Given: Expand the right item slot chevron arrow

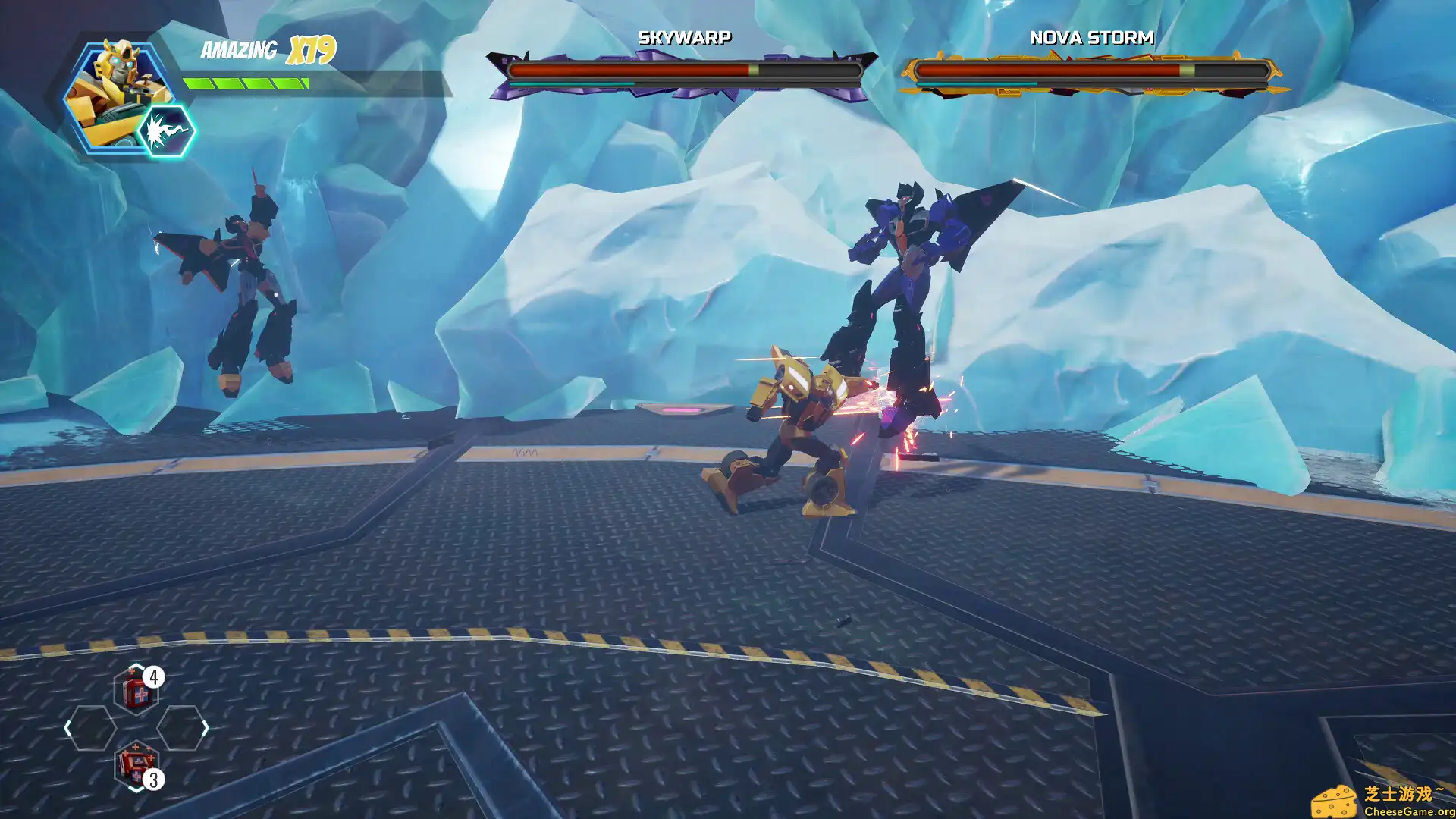Looking at the screenshot, I should 206,730.
